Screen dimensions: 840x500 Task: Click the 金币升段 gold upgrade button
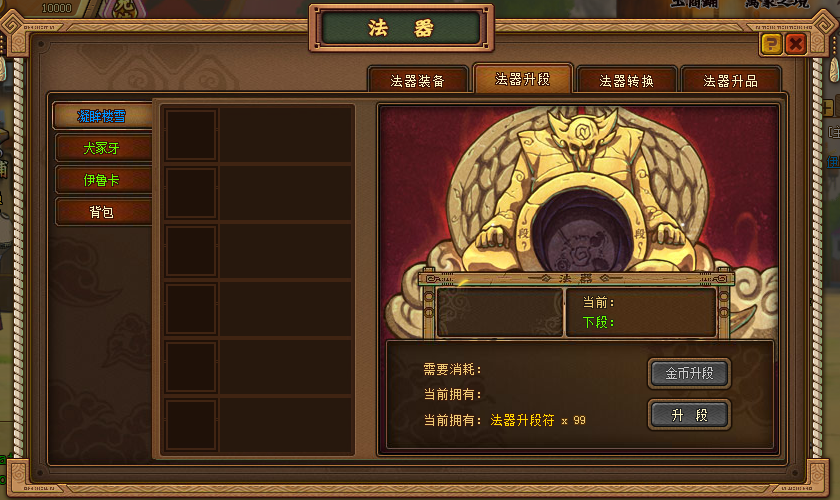[x=689, y=374]
